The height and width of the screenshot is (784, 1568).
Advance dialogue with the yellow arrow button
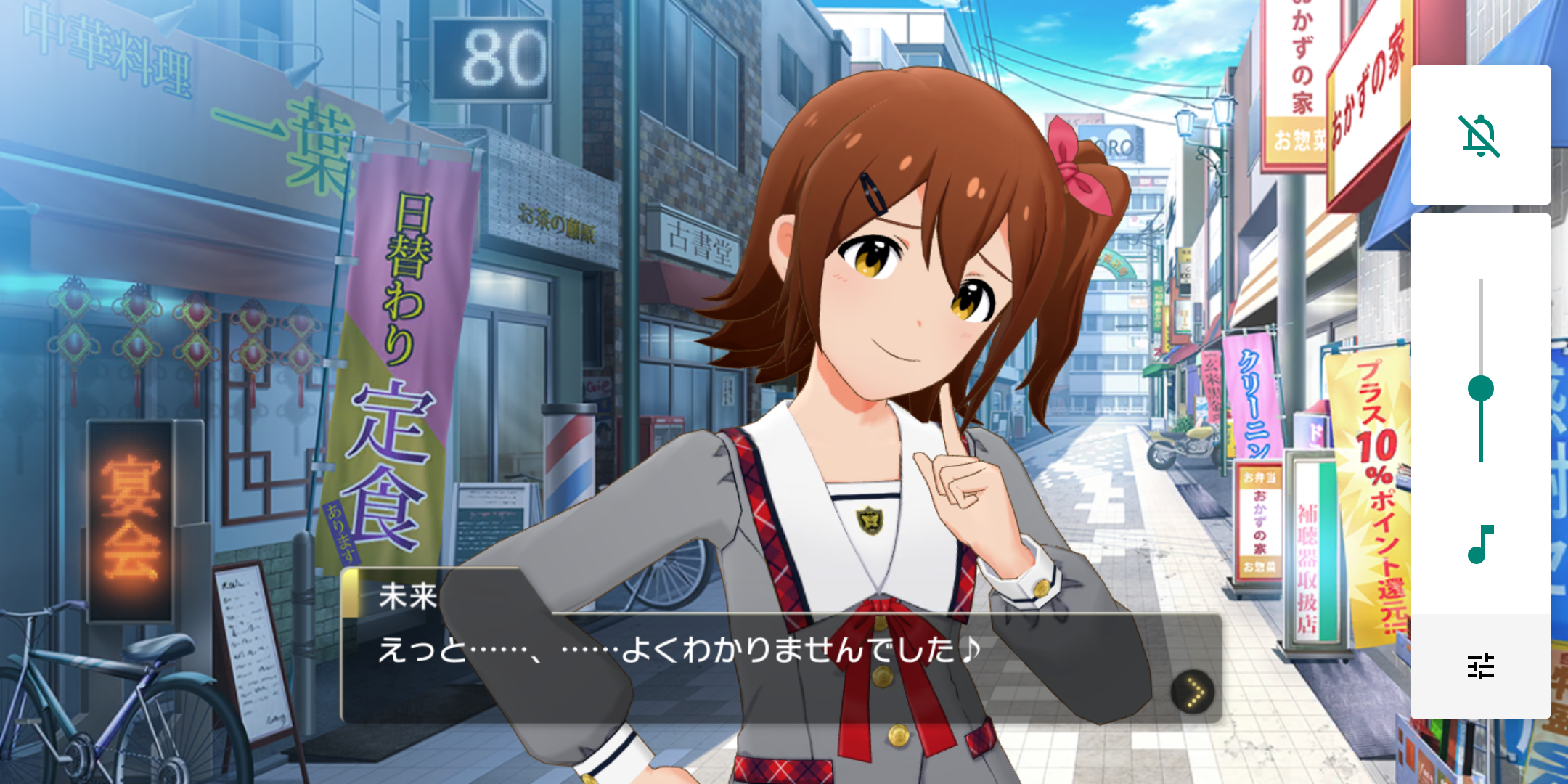(x=1193, y=692)
